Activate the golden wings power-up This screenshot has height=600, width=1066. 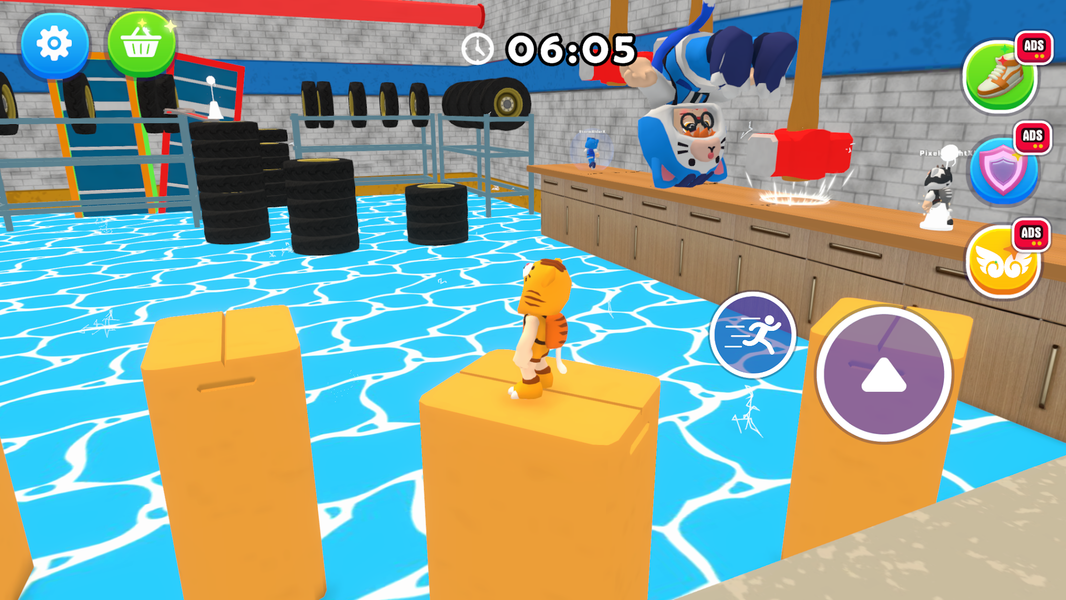1003,261
